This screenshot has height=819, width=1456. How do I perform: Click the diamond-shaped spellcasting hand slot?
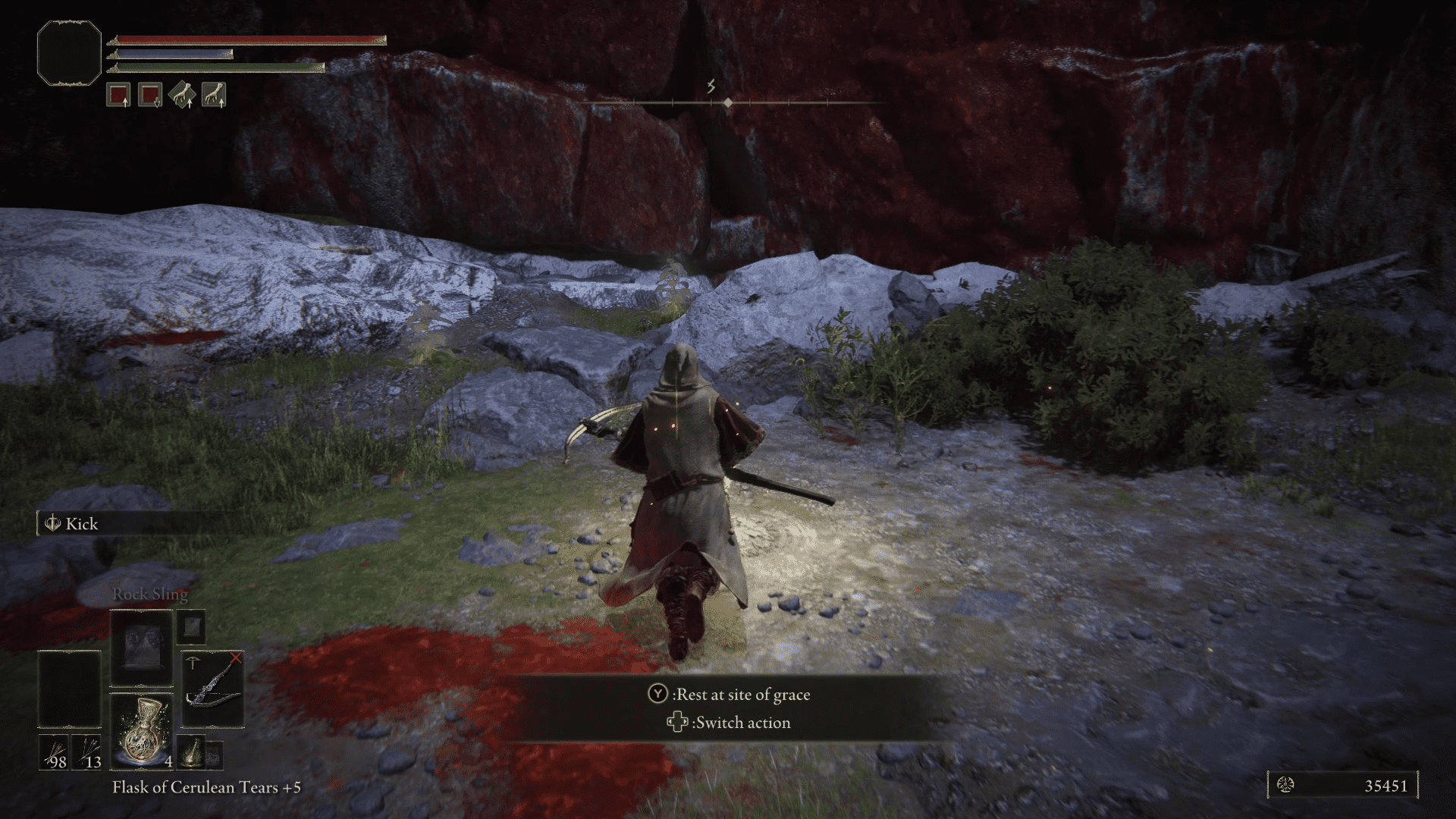[x=182, y=93]
